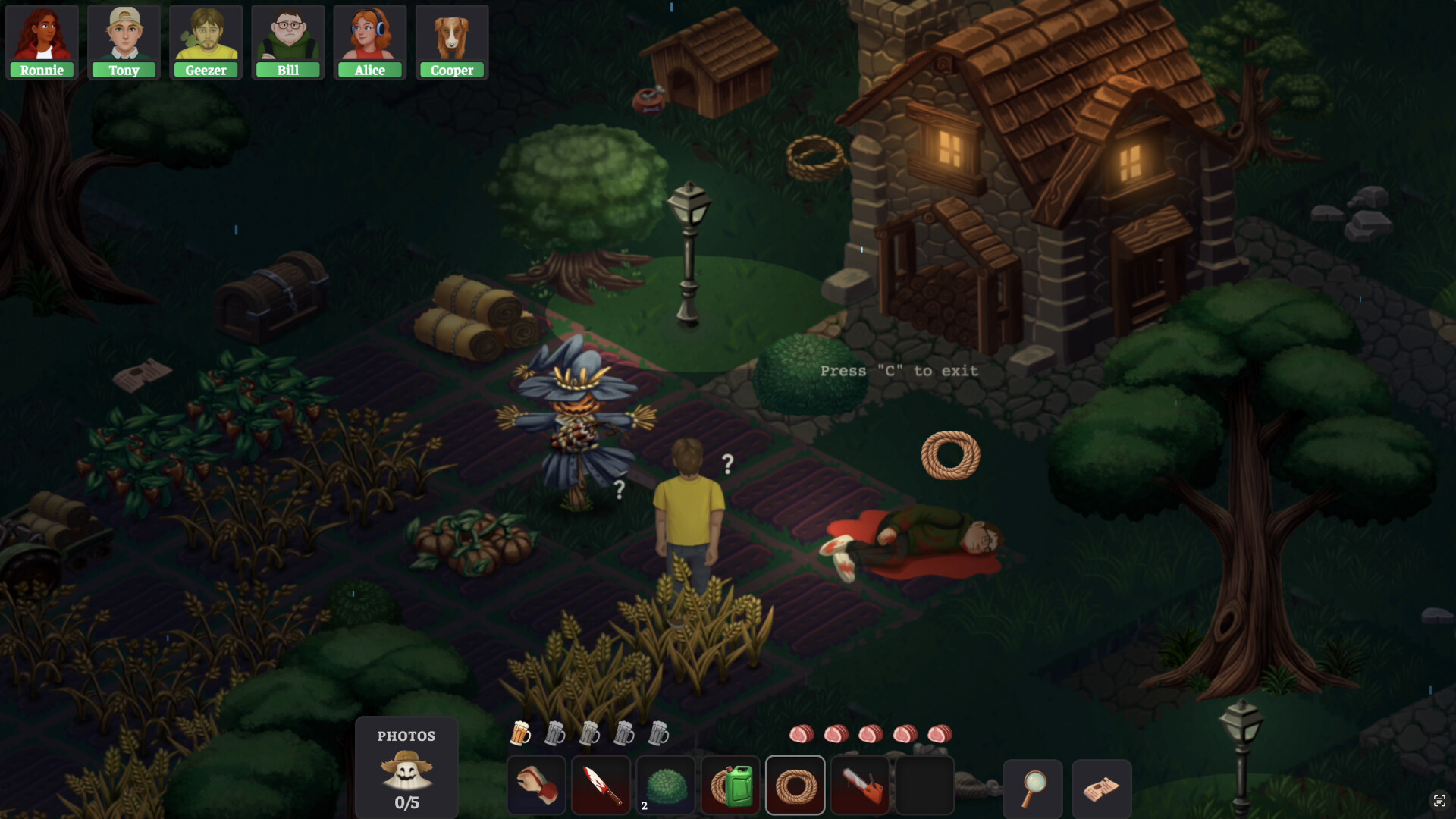Open the magnifying glass investigation tool
1456x819 pixels.
(1033, 789)
